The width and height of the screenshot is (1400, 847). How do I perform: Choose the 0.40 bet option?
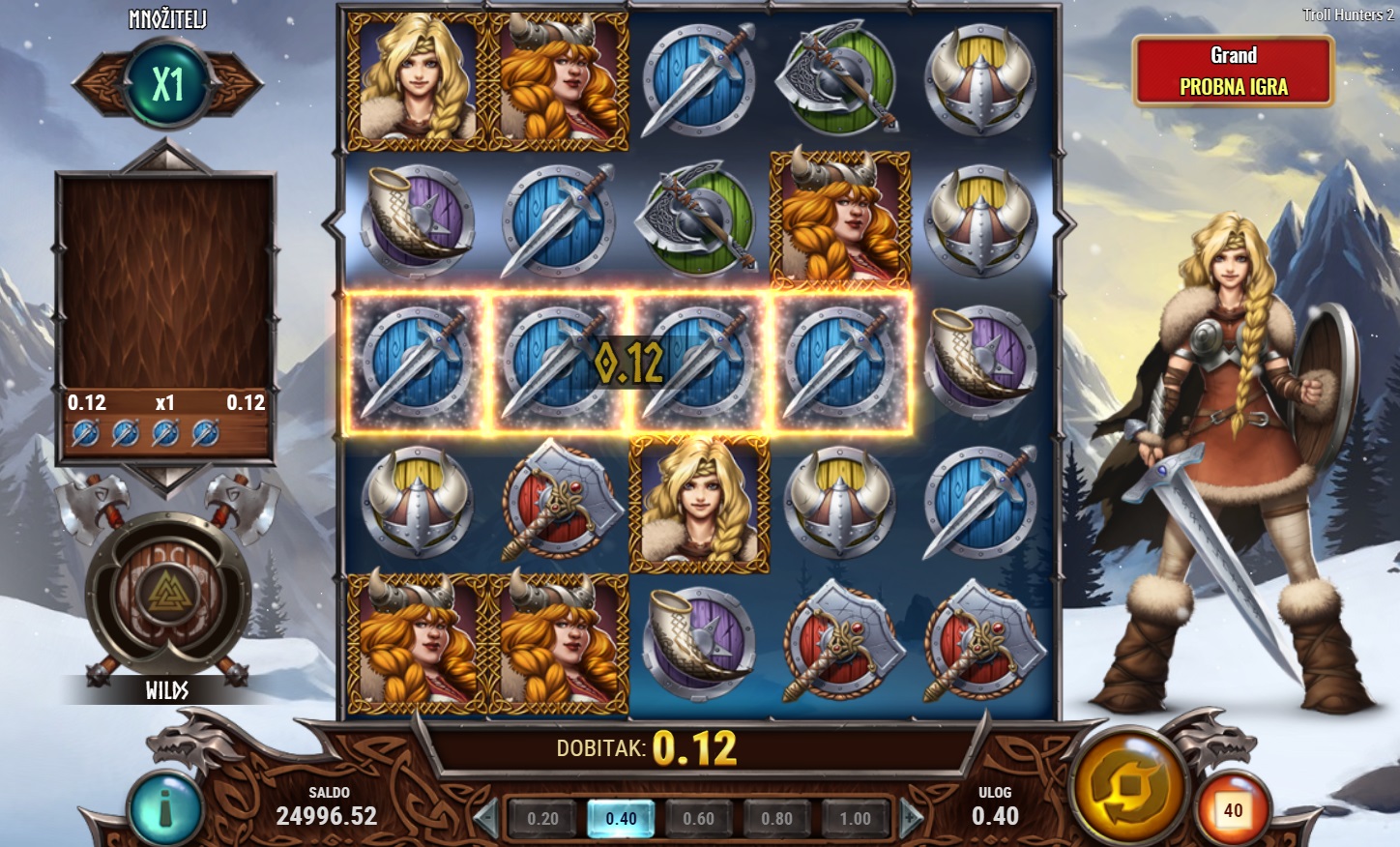621,818
